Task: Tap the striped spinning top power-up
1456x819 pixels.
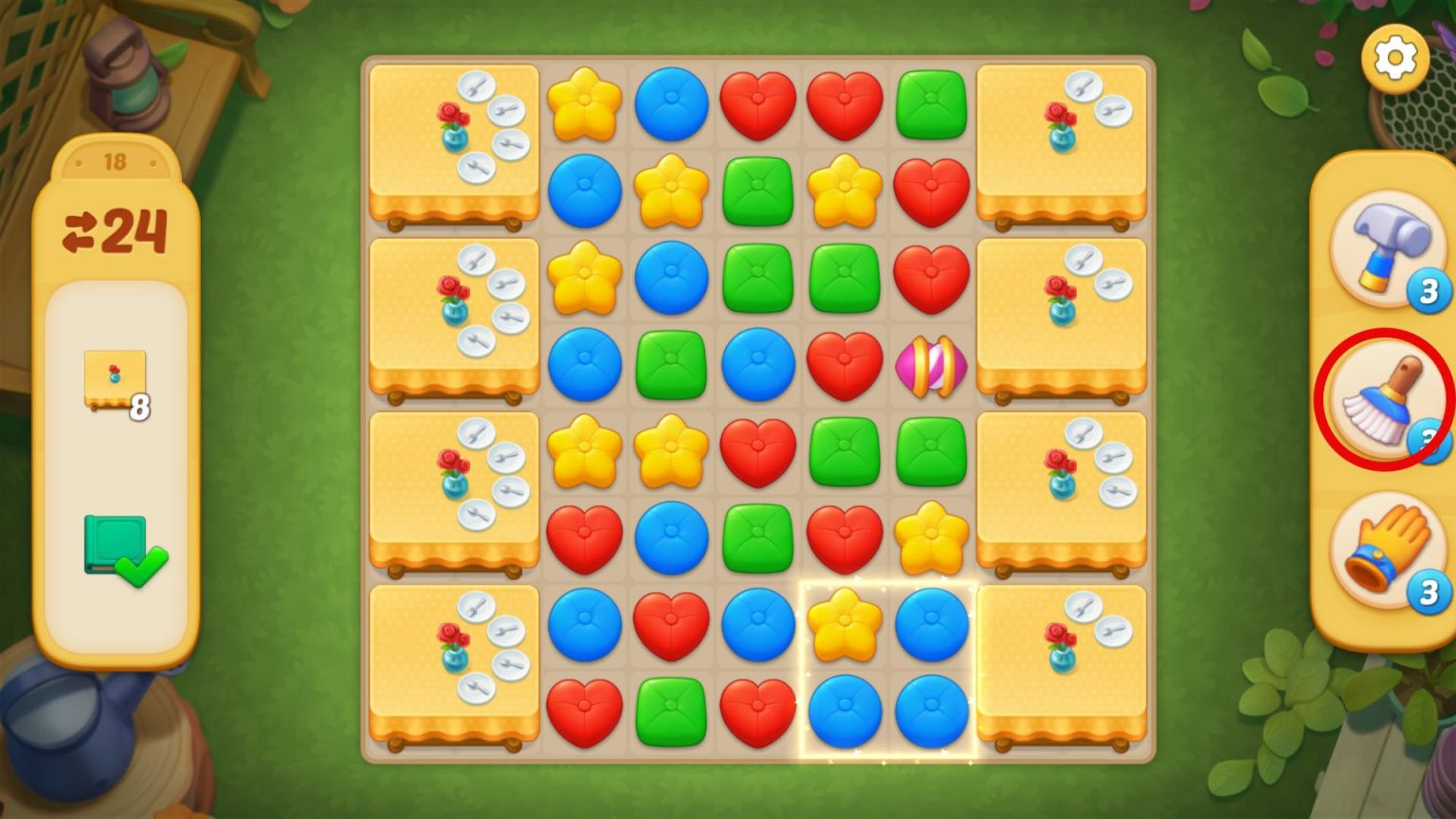Action: [930, 365]
